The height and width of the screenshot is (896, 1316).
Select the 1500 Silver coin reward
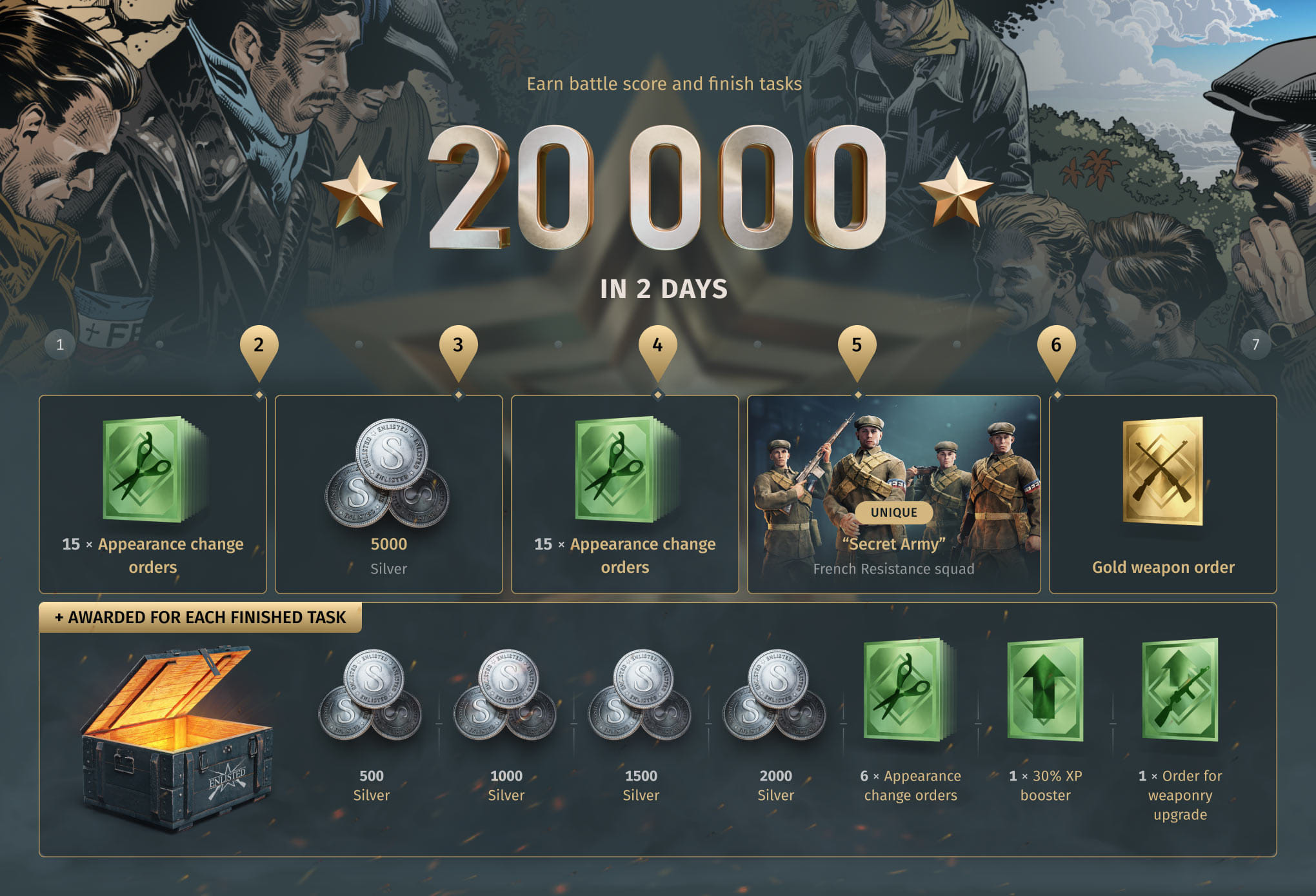click(x=641, y=695)
